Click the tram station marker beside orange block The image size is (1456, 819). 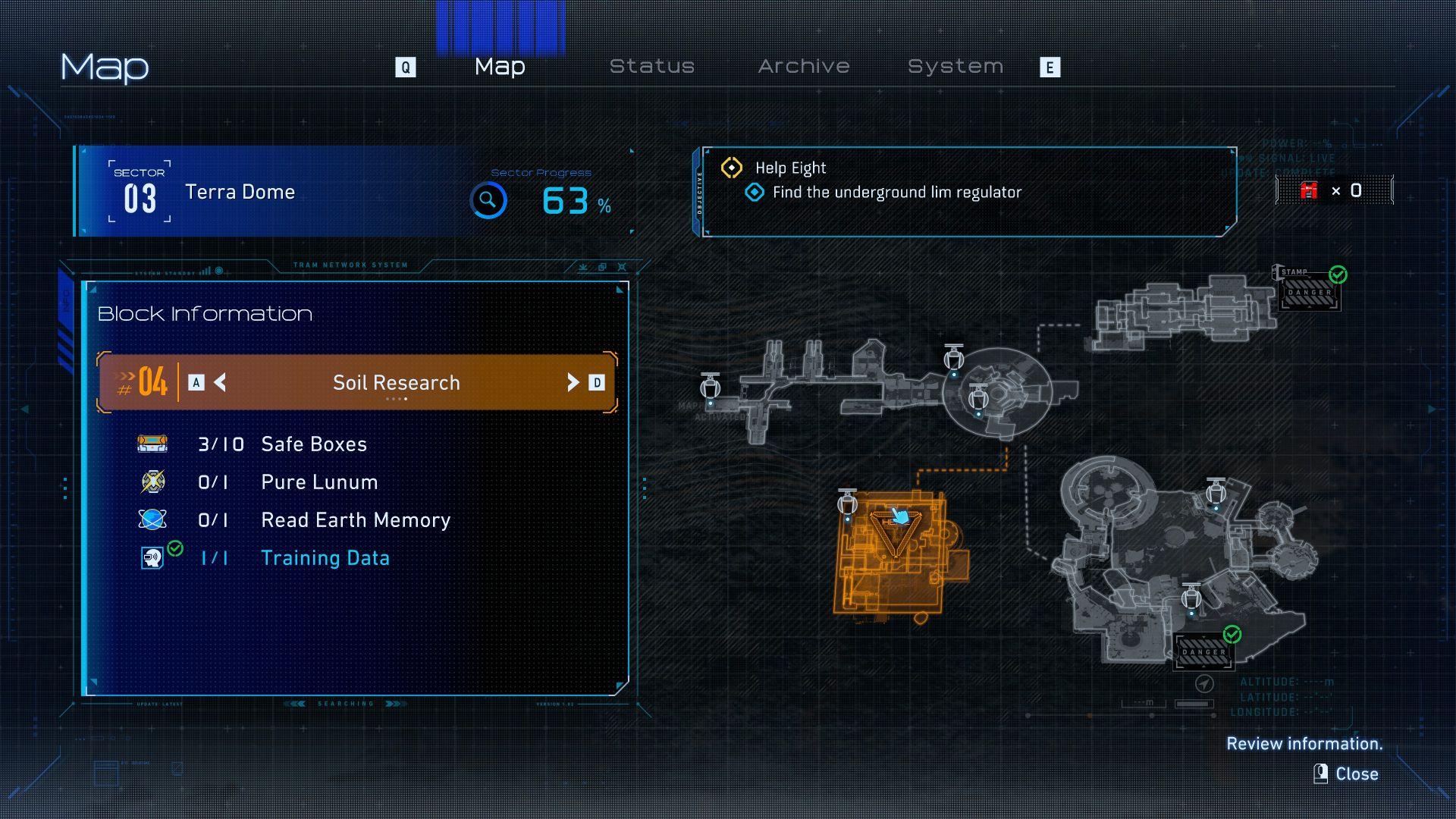pos(847,502)
